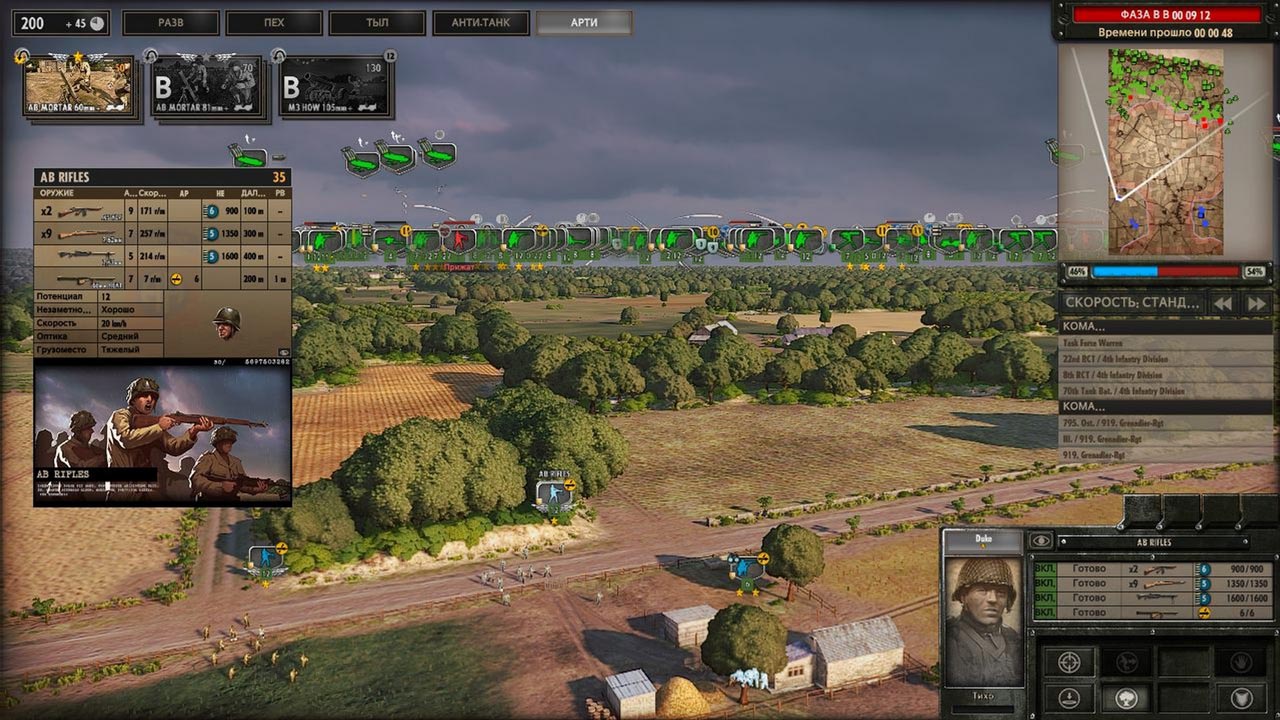Switch to the РАЗВ unit category tab
This screenshot has height=720, width=1280.
point(171,23)
